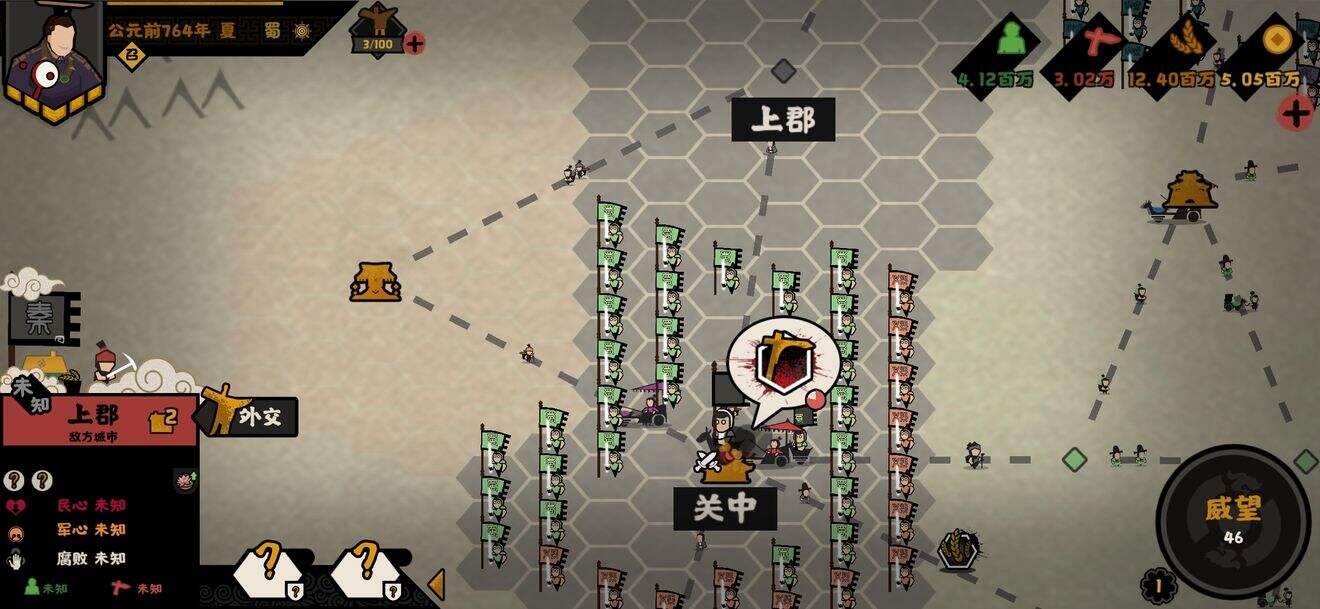Open the 外交 diplomacy button
Screen dimensions: 1320x609
pos(250,416)
